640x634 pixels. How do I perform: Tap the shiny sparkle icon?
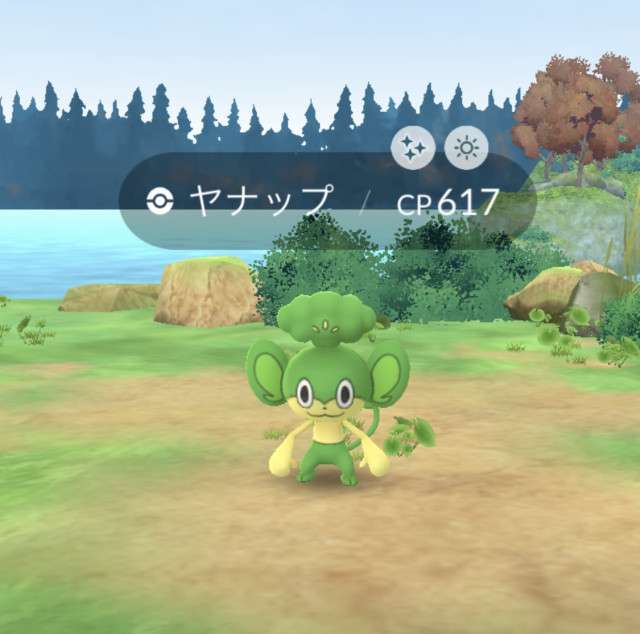(411, 149)
